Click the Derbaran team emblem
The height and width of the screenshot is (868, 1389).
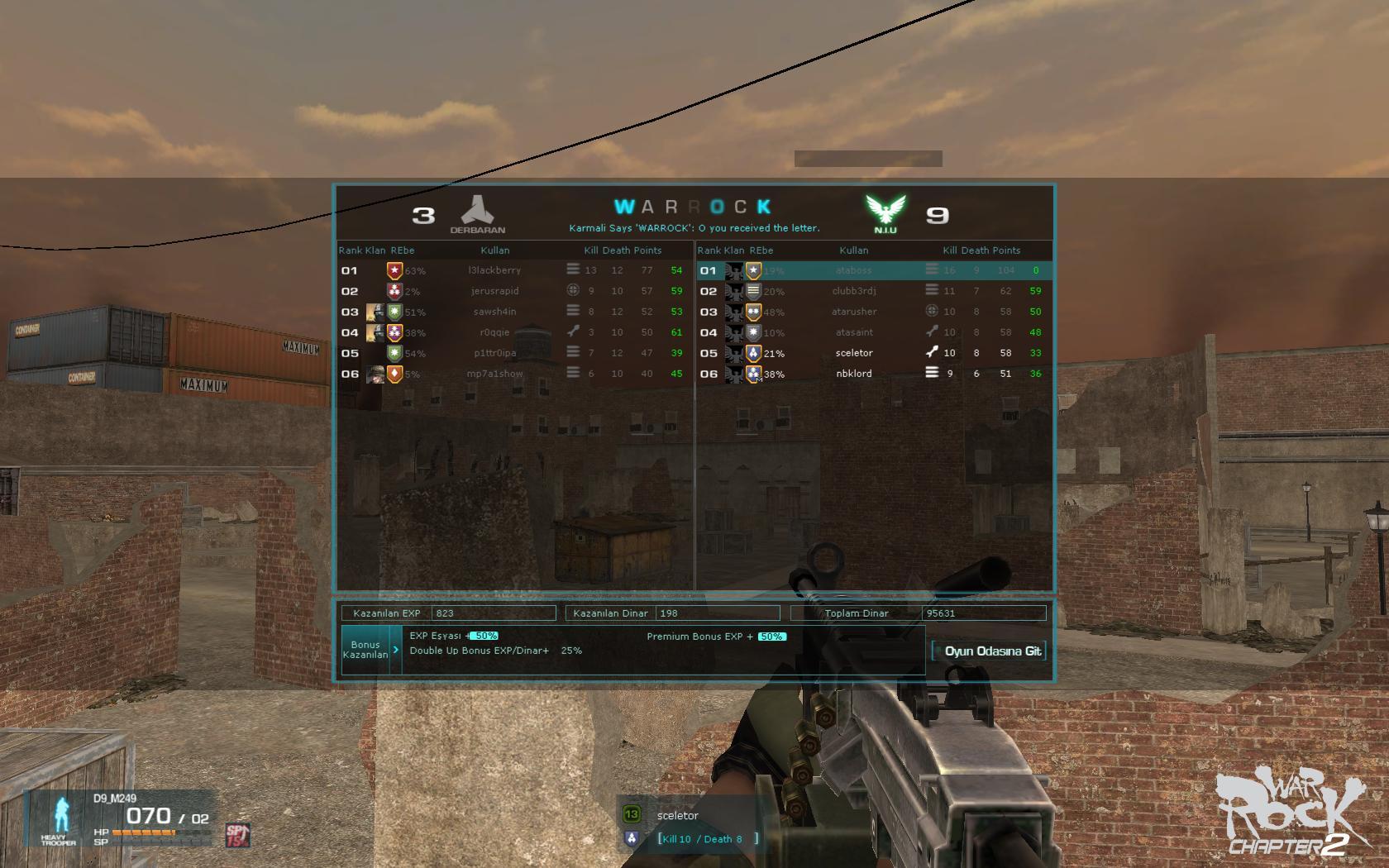click(477, 213)
